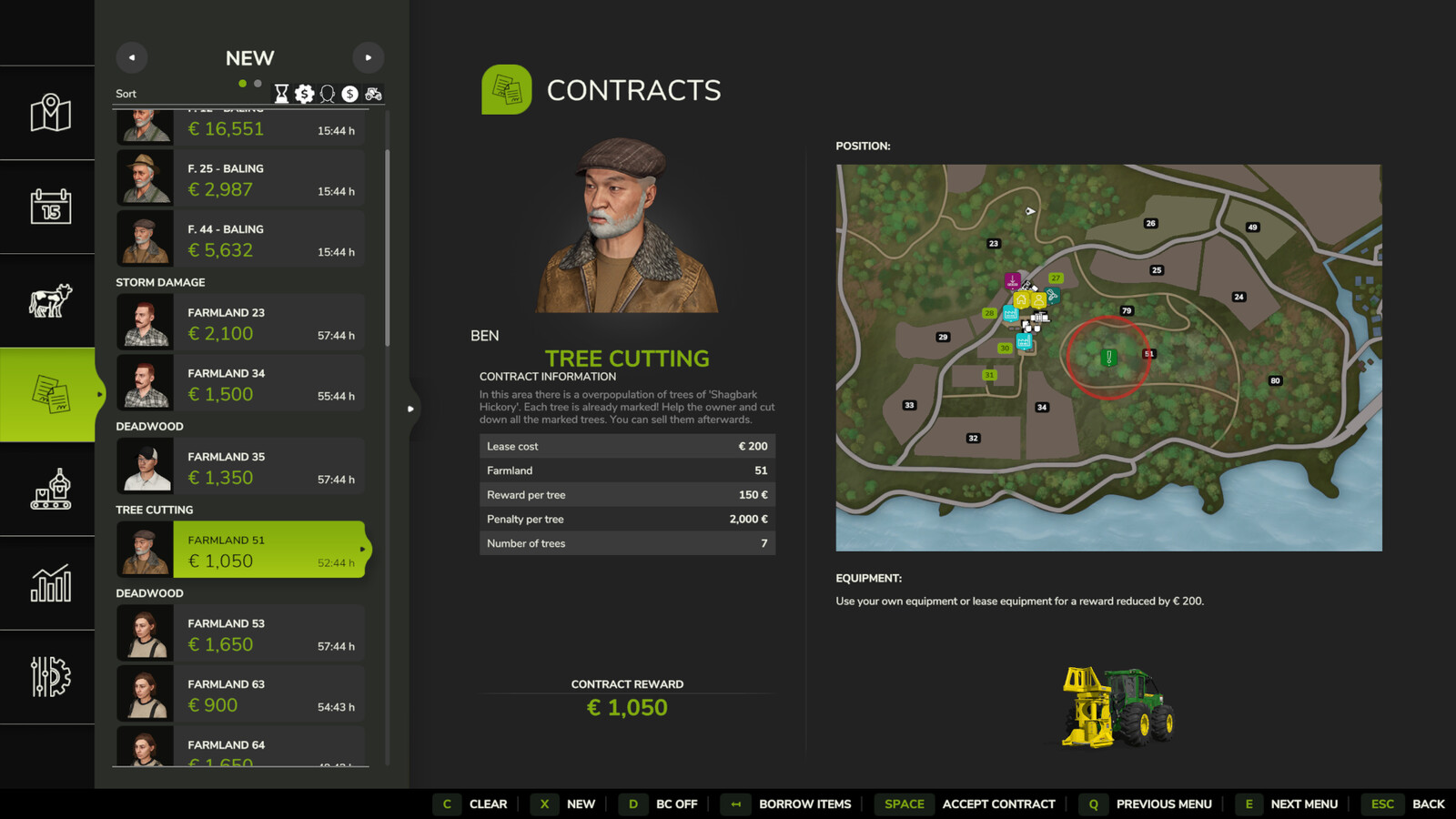Go to previous category with left arrow
This screenshot has width=1456, height=819.
131,57
